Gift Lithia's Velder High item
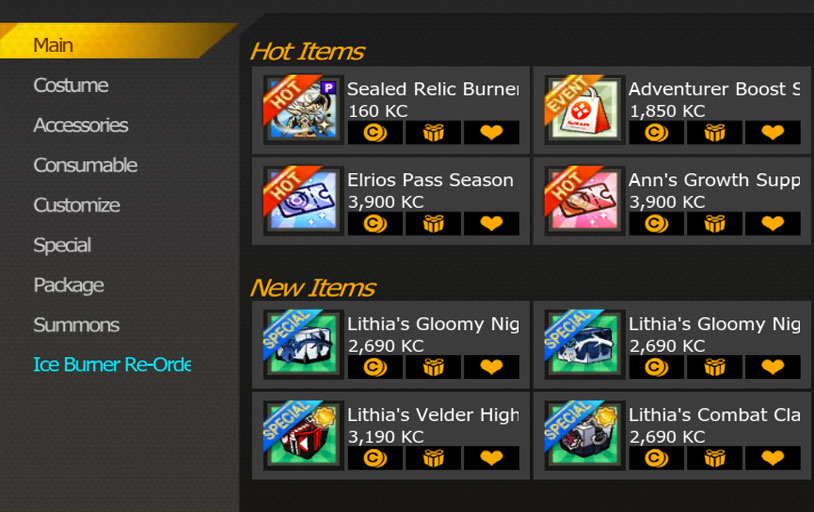Viewport: 814px width, 512px height. point(433,459)
